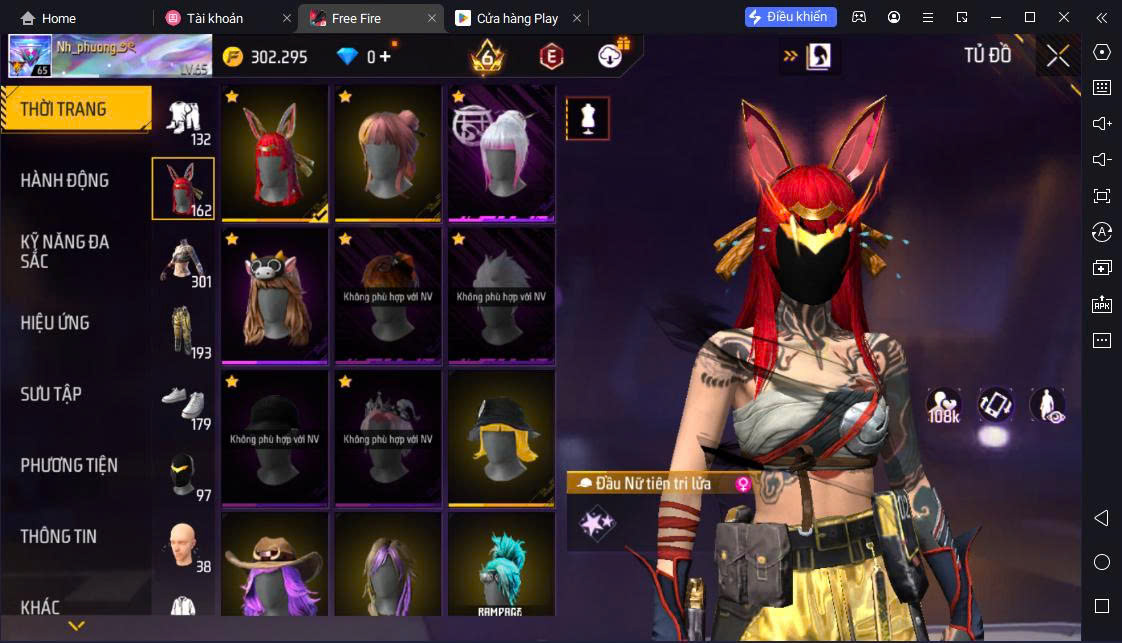Viewport: 1122px width, 643px height.
Task: Switch to Kỹ Năng Đa Sắc tab
Action: 65,251
